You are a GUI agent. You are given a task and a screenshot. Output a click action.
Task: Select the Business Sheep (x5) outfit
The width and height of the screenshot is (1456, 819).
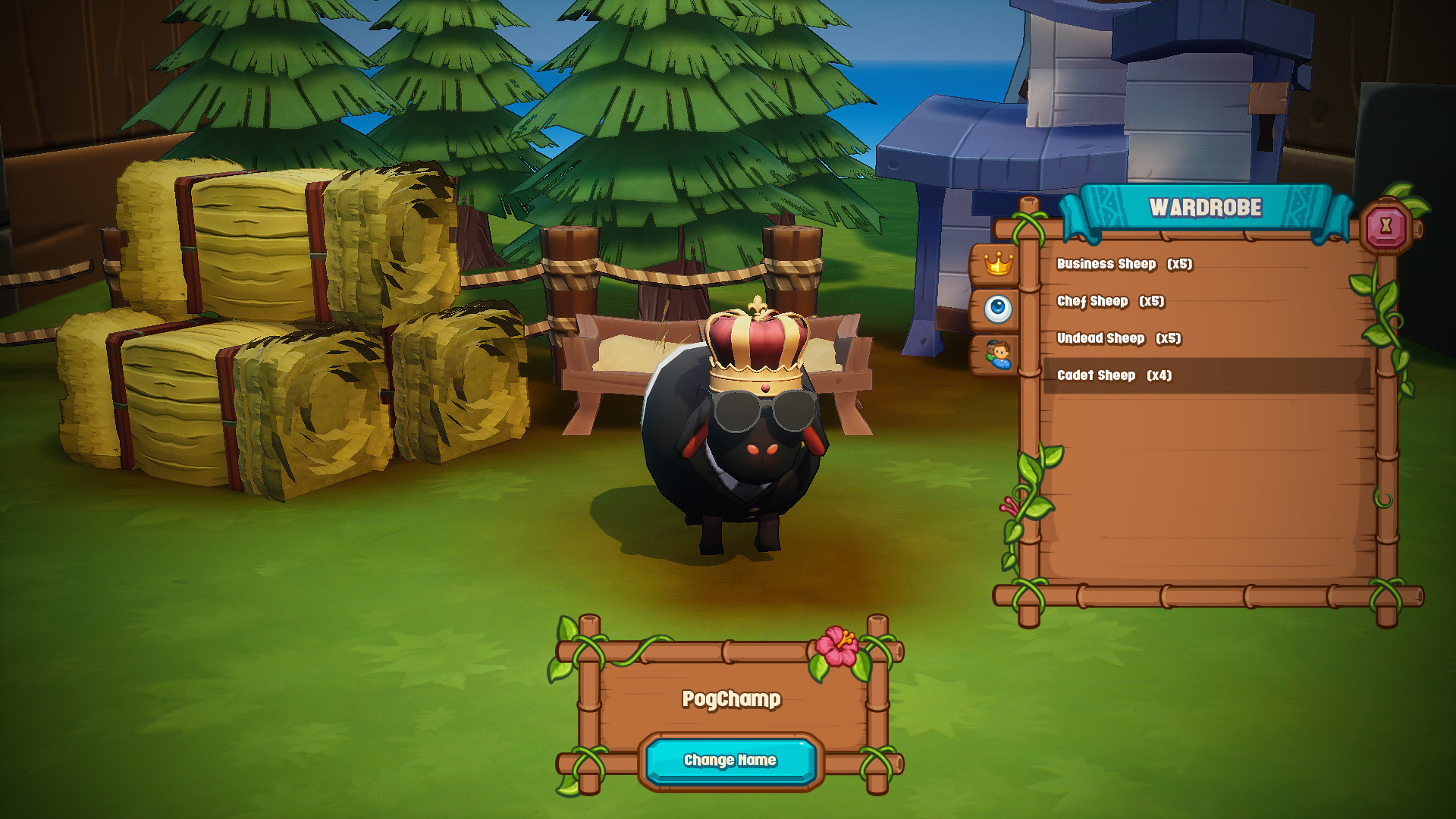click(x=1125, y=265)
